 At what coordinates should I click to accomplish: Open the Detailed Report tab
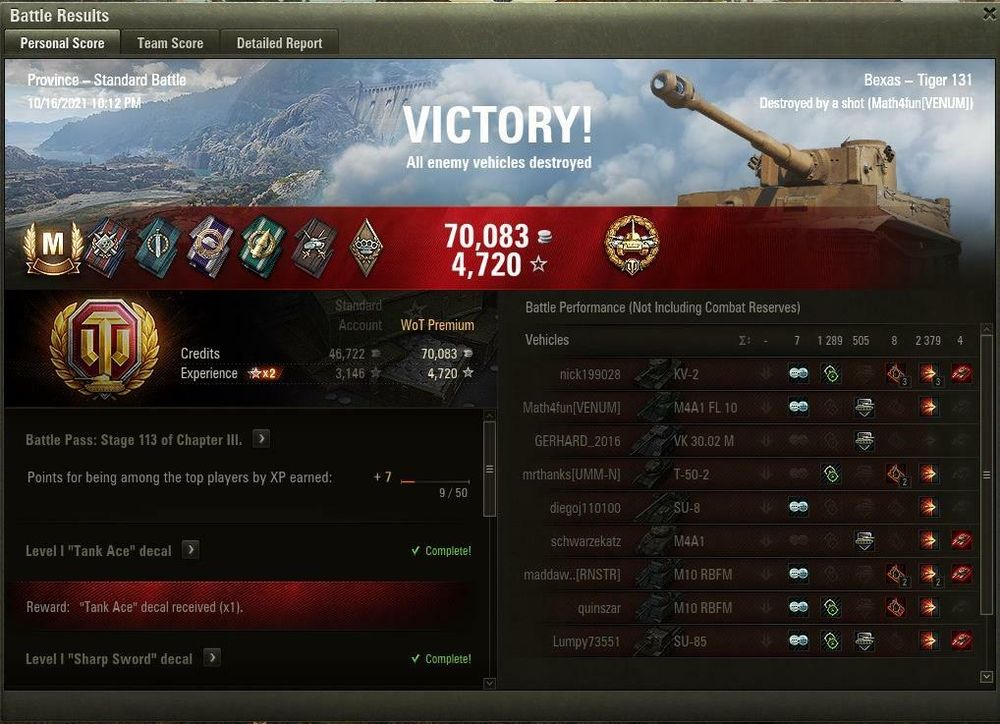(279, 43)
